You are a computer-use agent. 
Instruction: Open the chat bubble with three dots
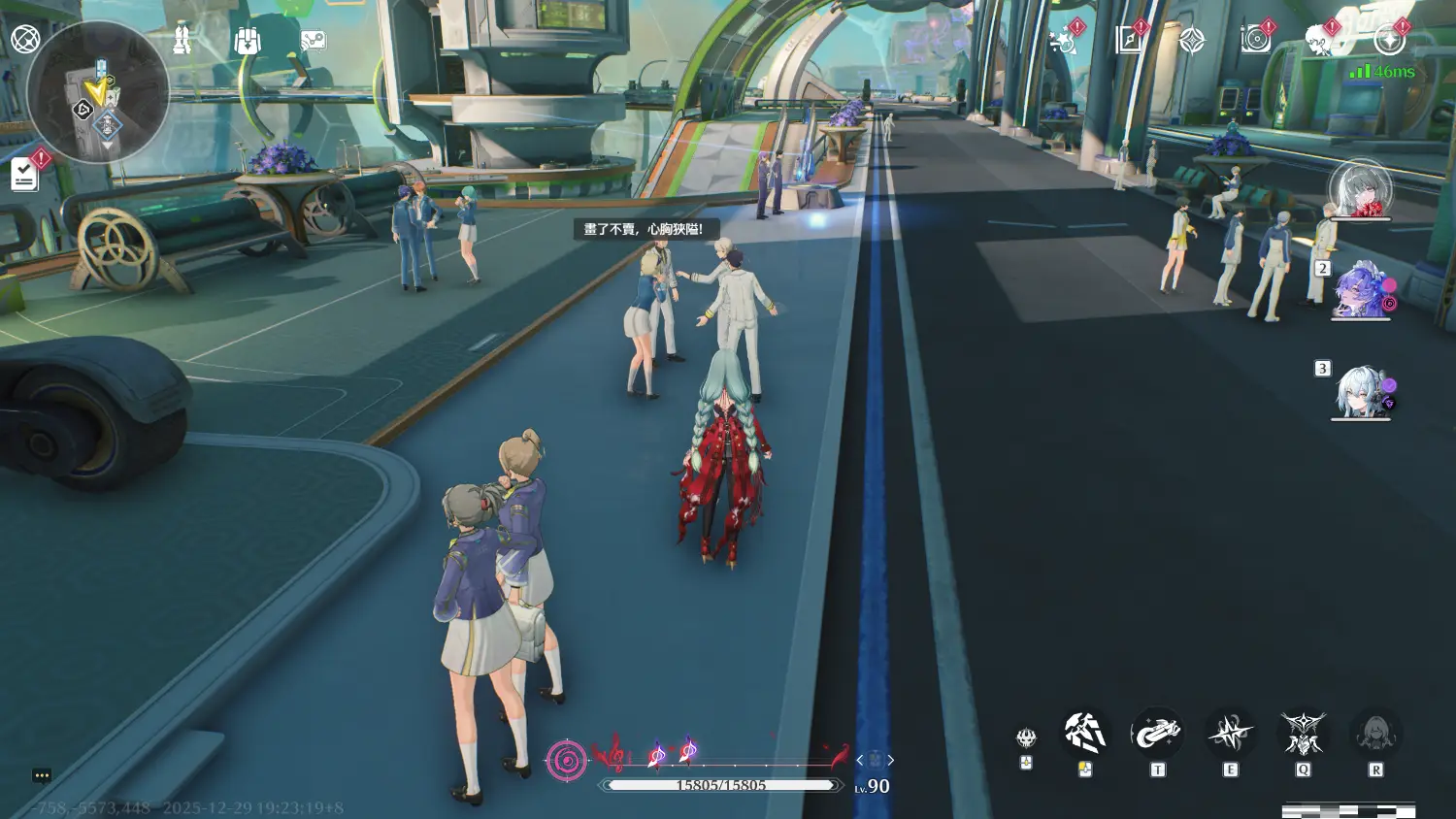coord(42,775)
